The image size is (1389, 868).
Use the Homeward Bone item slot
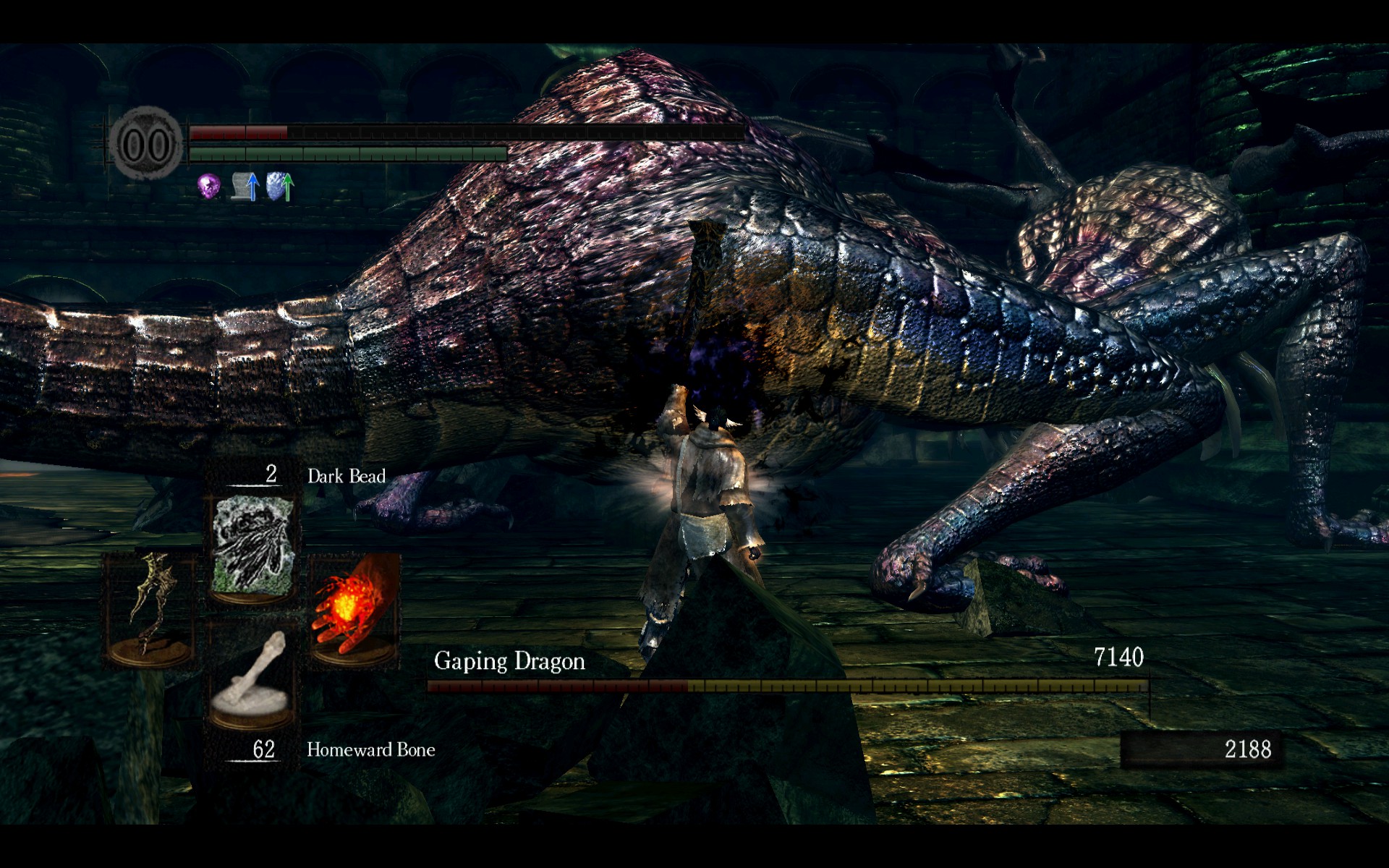point(253,678)
